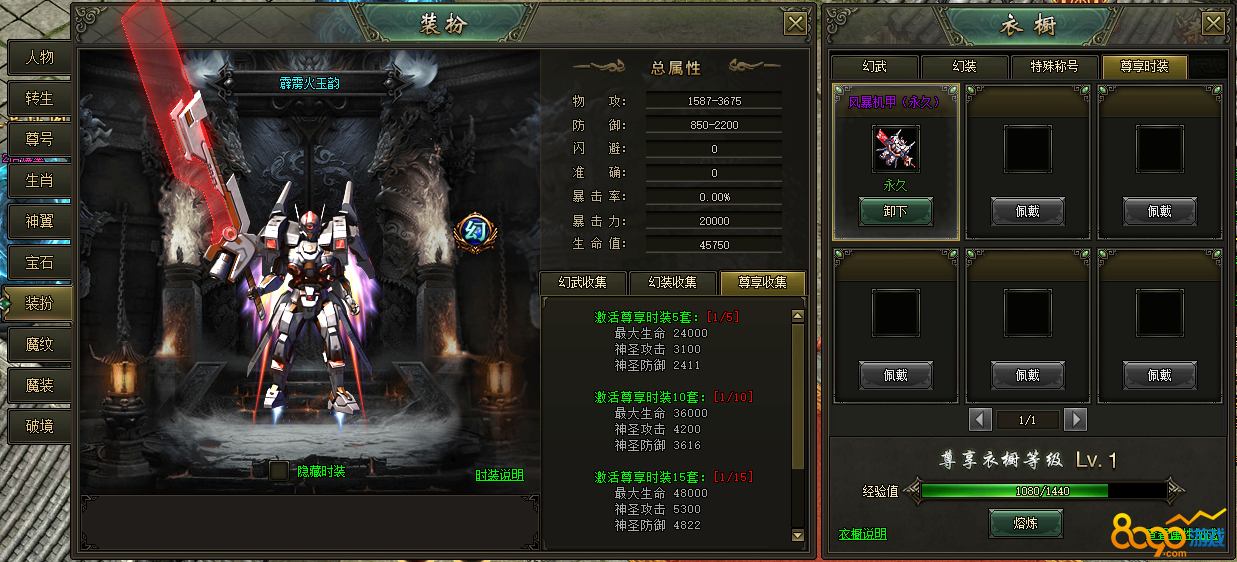1237x562 pixels.
Task: Select the 魔纹 side tab
Action: (x=39, y=344)
